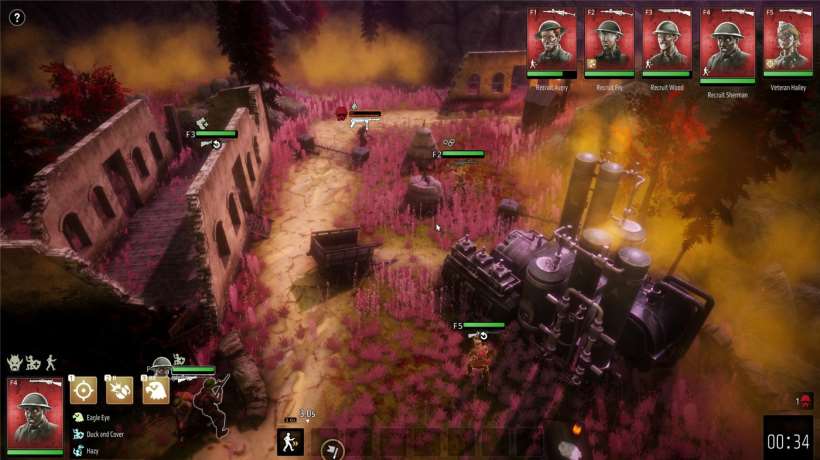Select Recruit Avery's F1 portrait card

coord(551,42)
